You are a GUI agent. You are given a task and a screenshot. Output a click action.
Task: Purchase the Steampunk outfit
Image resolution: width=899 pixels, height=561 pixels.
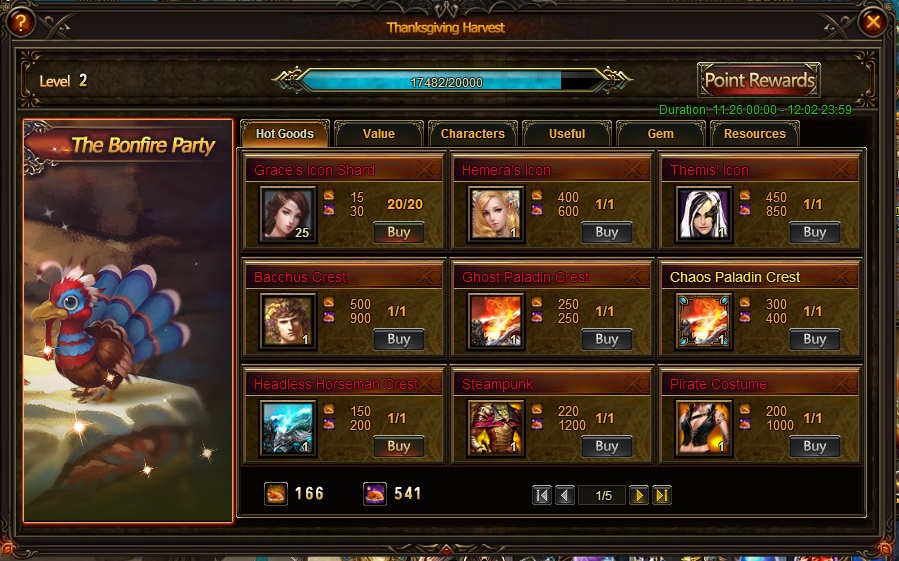click(x=607, y=446)
